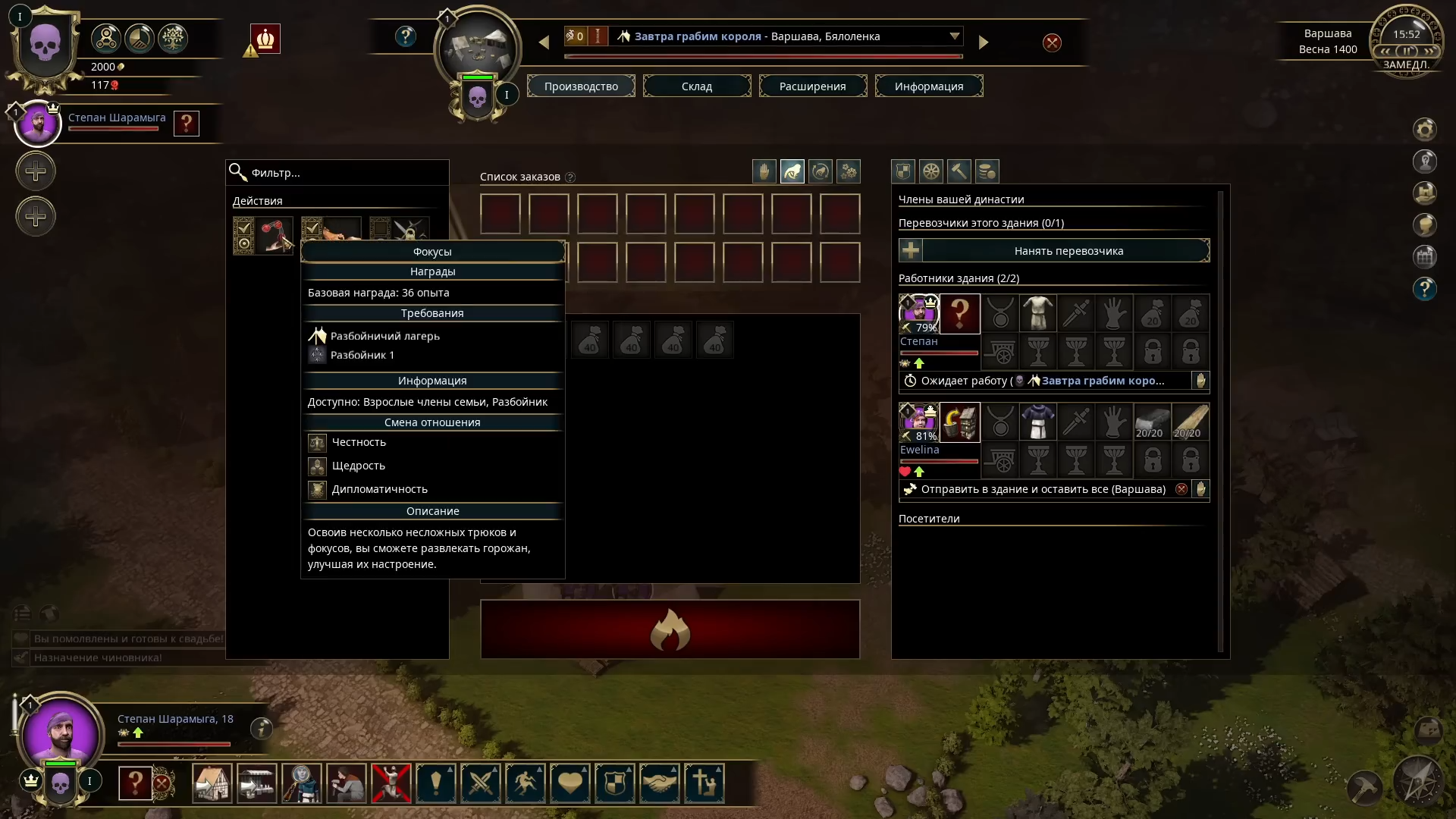Go to the previous building arrow
This screenshot has width=1456, height=819.
(x=544, y=43)
